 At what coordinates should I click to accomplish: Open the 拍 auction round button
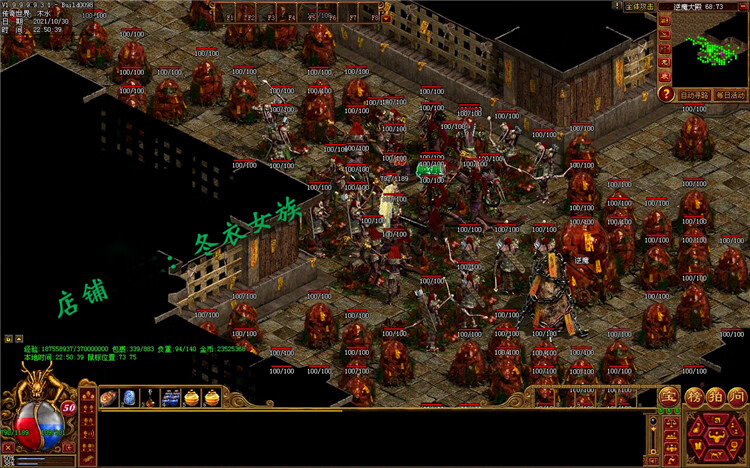point(715,396)
